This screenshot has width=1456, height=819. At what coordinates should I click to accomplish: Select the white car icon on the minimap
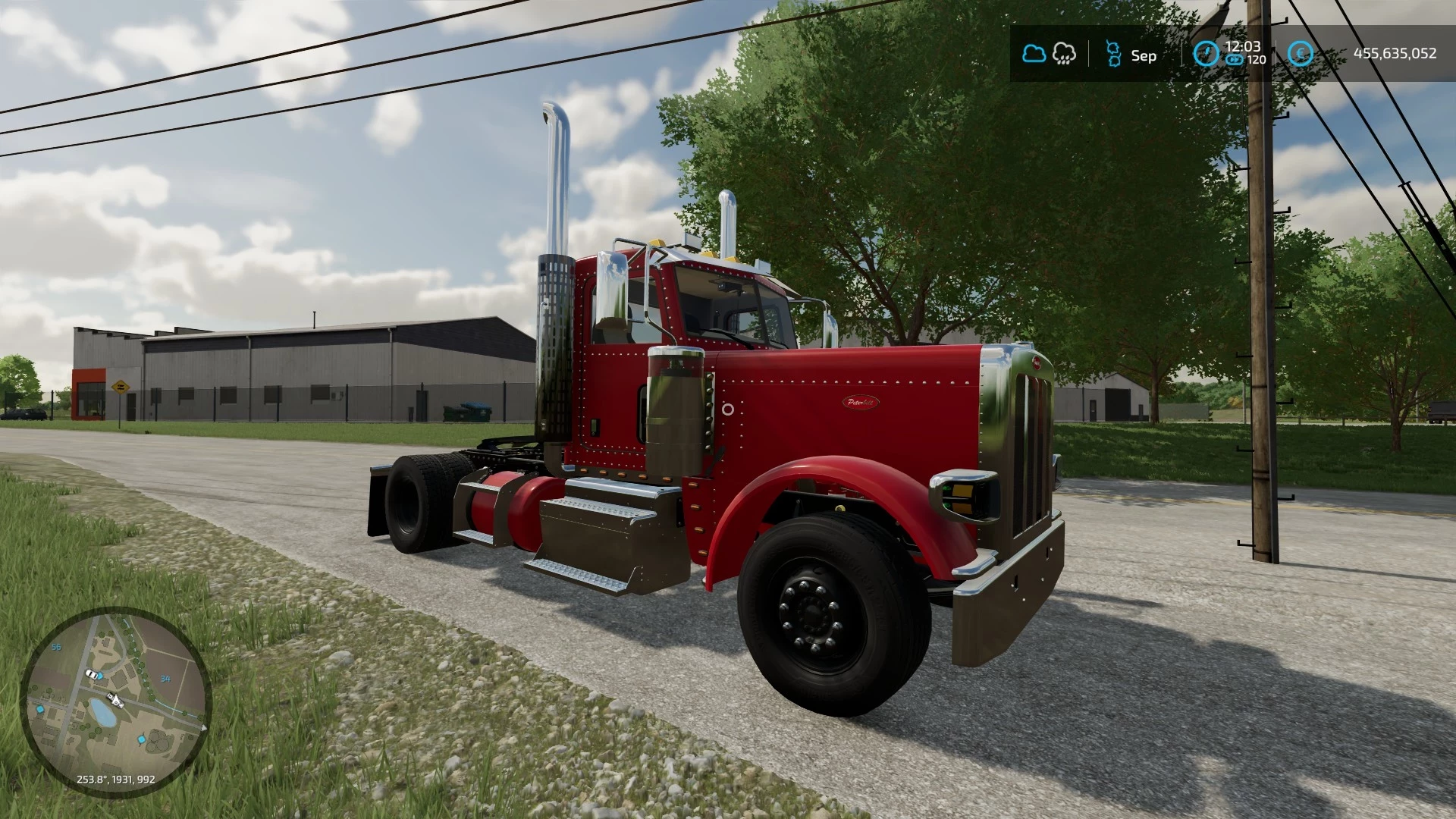pyautogui.click(x=92, y=674)
